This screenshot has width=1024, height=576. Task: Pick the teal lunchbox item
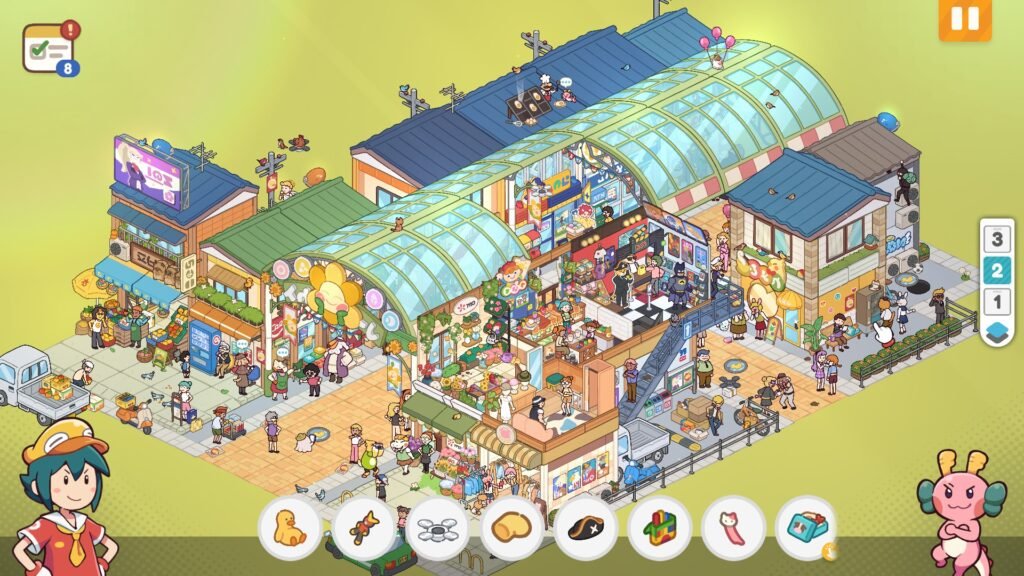pyautogui.click(x=806, y=528)
